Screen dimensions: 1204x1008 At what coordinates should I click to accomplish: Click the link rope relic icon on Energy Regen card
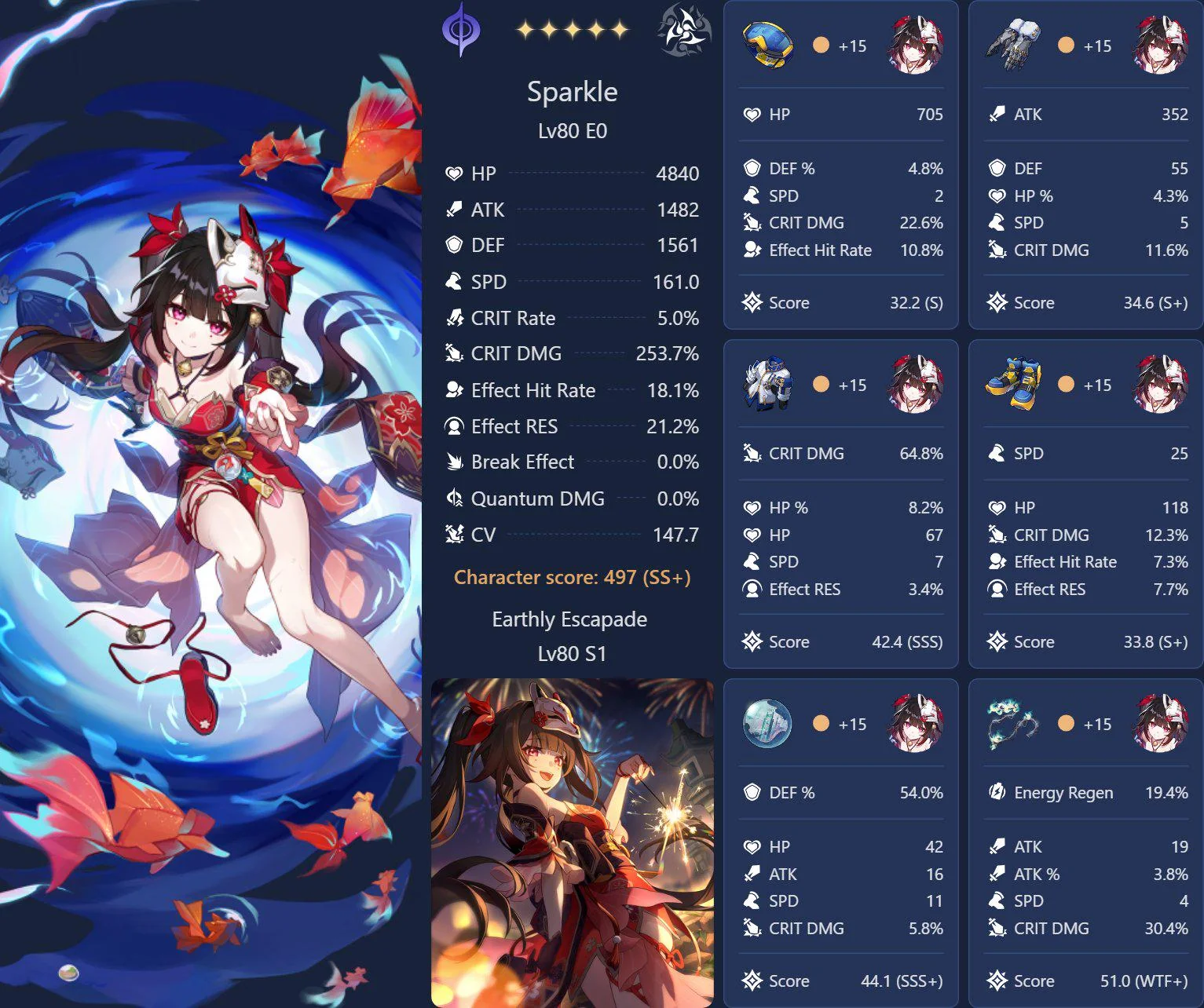1012,724
